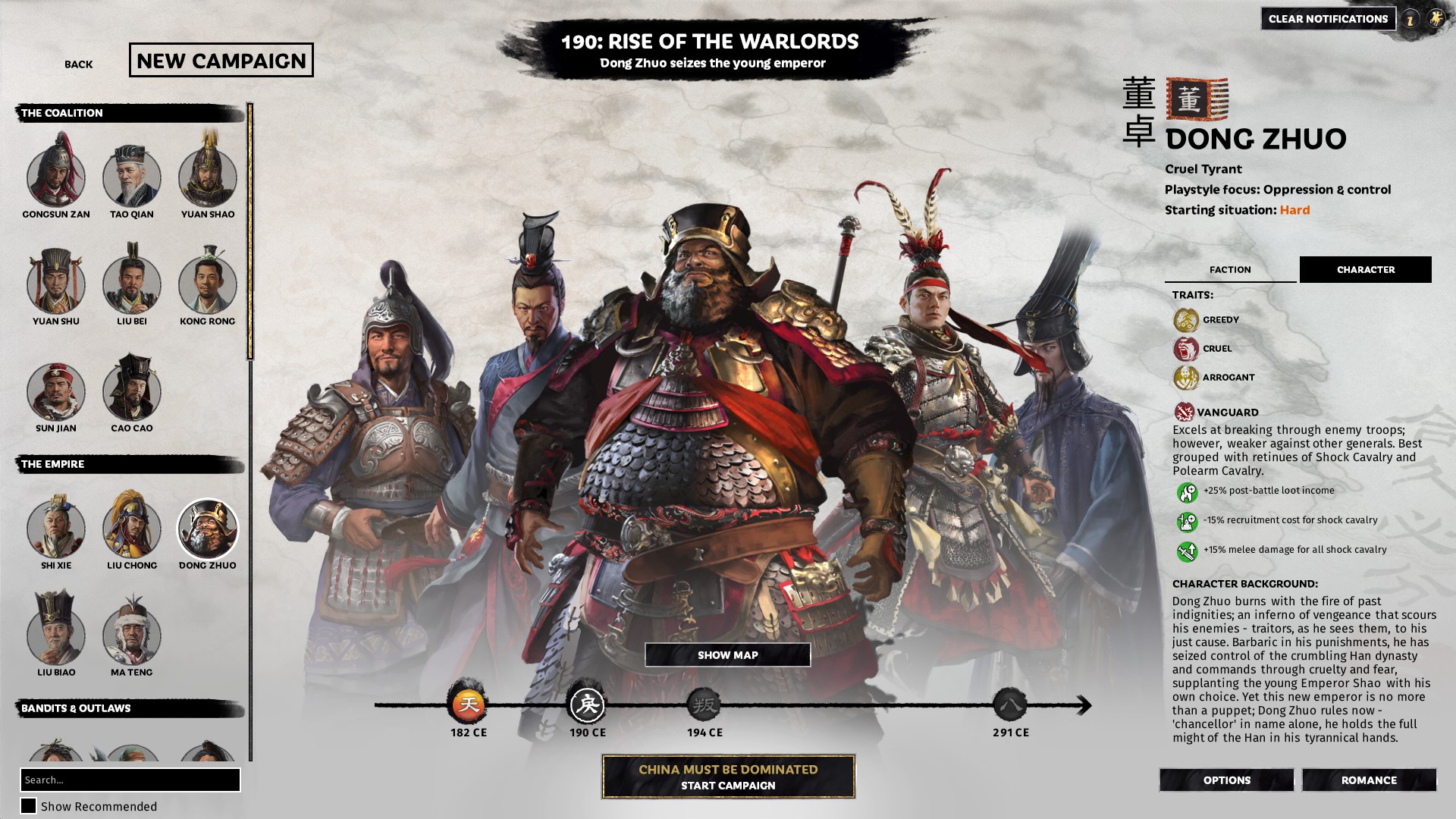Screen dimensions: 1456x819
Task: Toggle the Romance mode button
Action: coord(1369,780)
